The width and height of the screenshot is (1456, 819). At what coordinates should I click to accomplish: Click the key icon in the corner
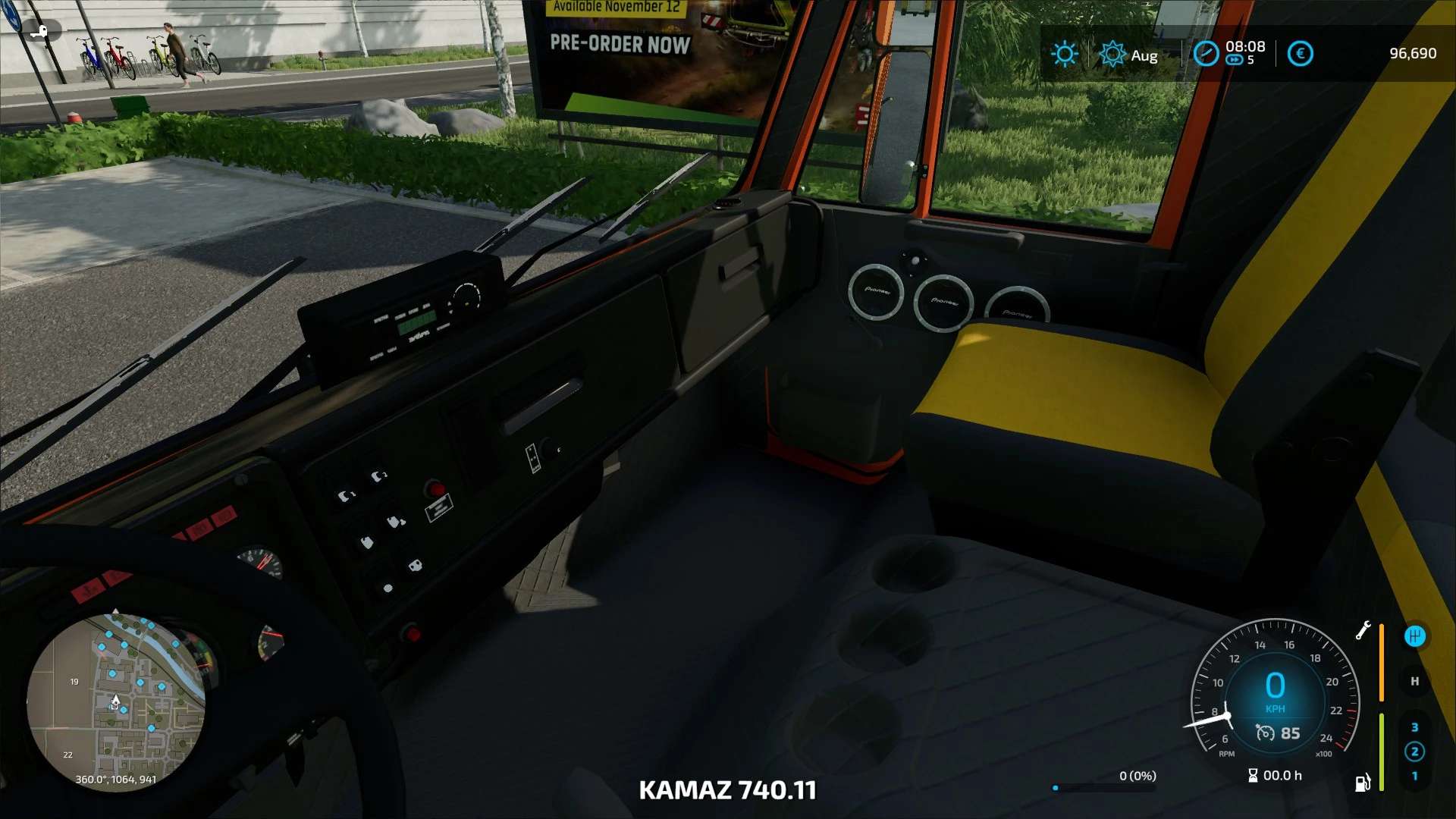[39, 31]
